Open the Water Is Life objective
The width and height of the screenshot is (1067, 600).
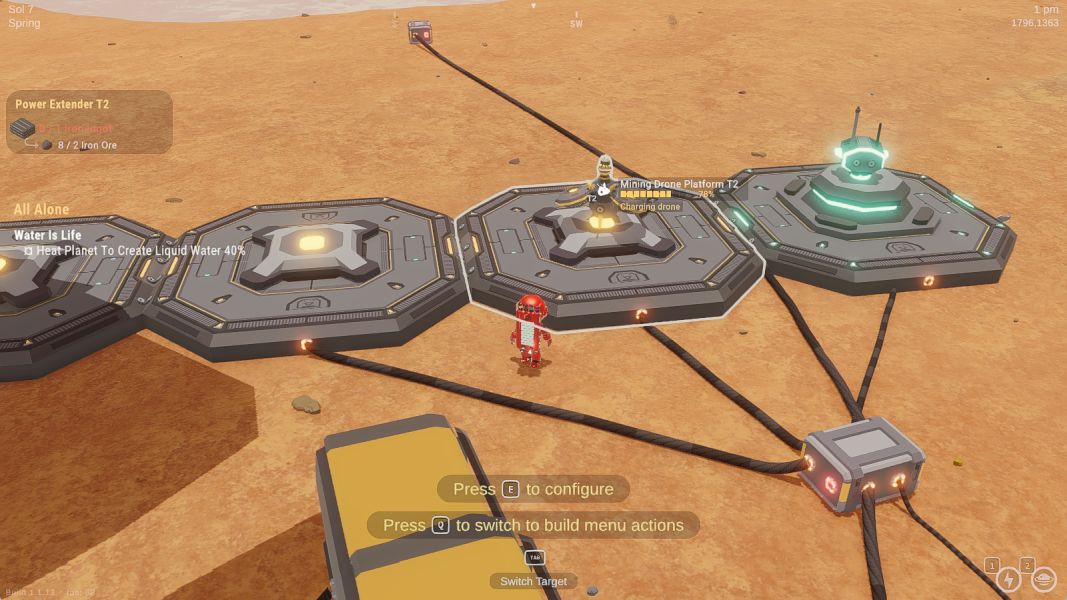[x=48, y=235]
